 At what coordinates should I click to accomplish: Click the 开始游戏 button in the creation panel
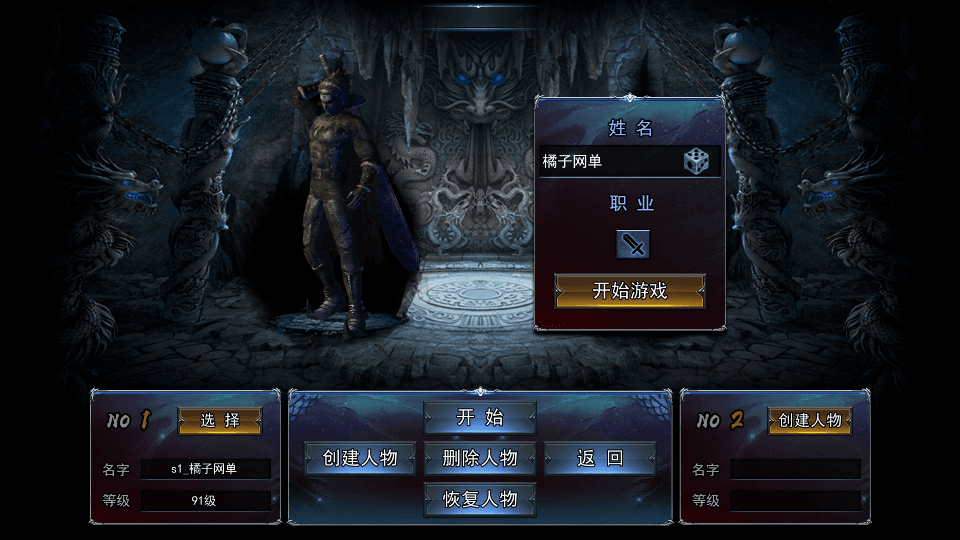(630, 291)
